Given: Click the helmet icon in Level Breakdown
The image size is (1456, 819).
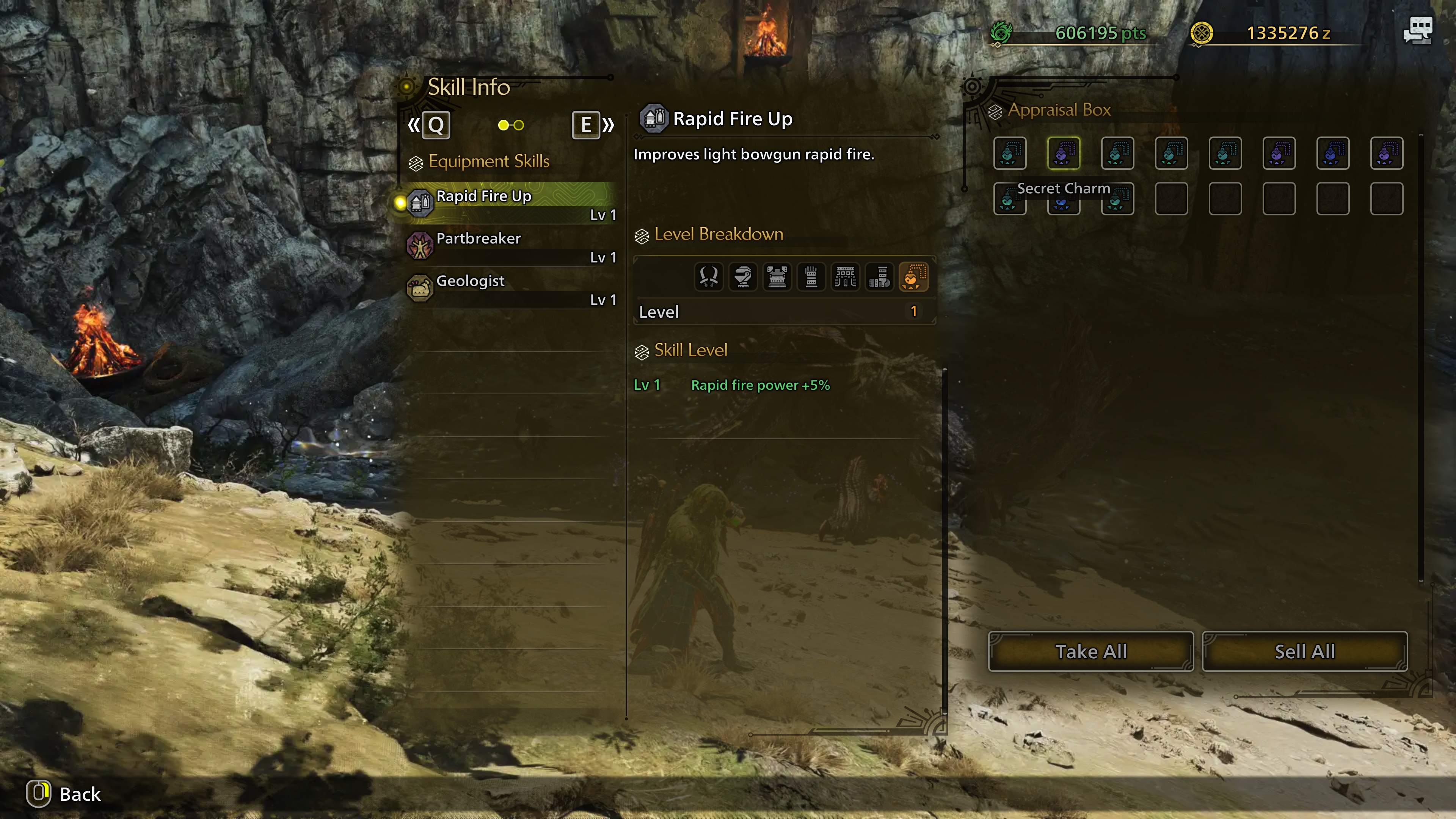Looking at the screenshot, I should tap(743, 277).
